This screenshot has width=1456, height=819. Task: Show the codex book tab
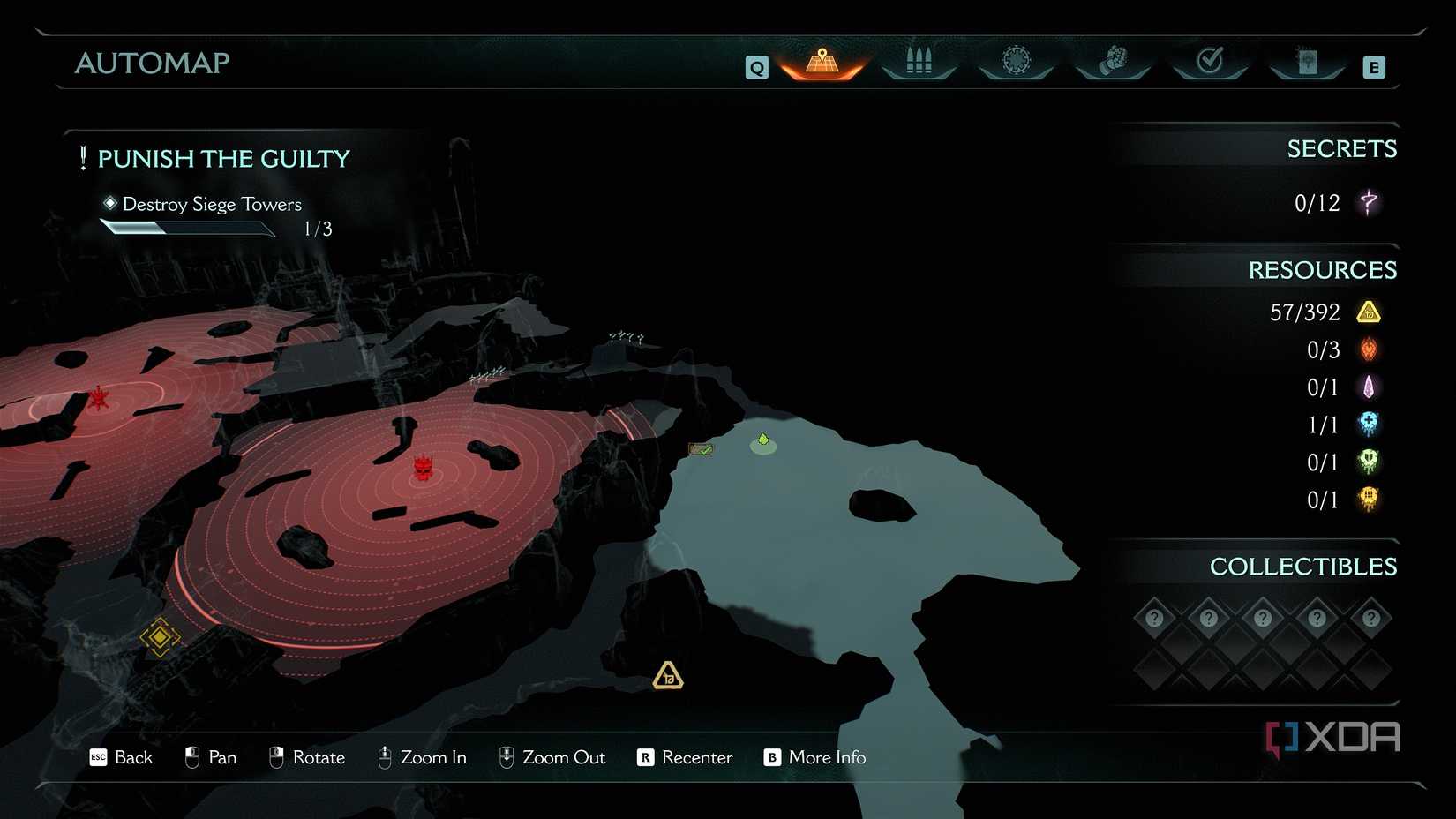(1307, 62)
